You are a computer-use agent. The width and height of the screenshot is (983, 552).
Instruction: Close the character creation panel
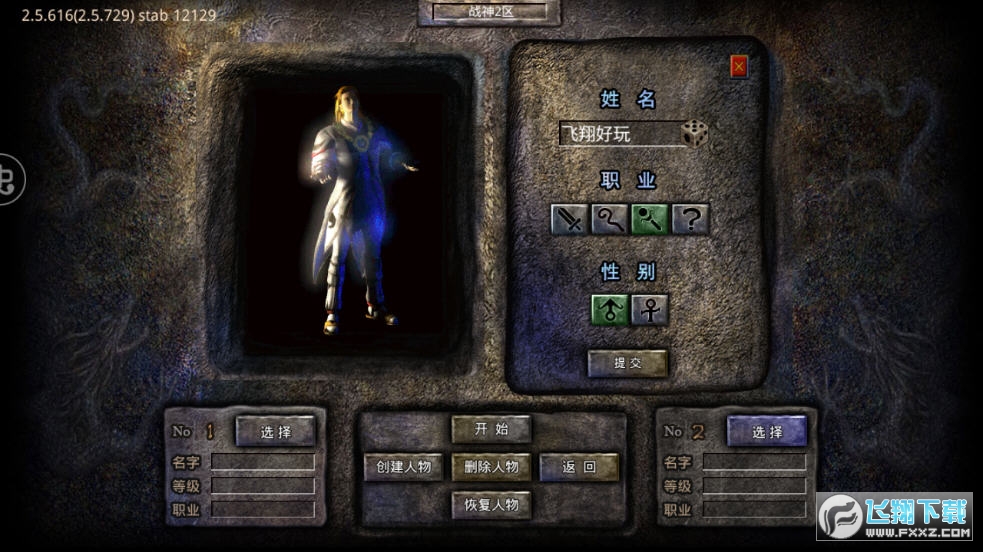[x=739, y=67]
